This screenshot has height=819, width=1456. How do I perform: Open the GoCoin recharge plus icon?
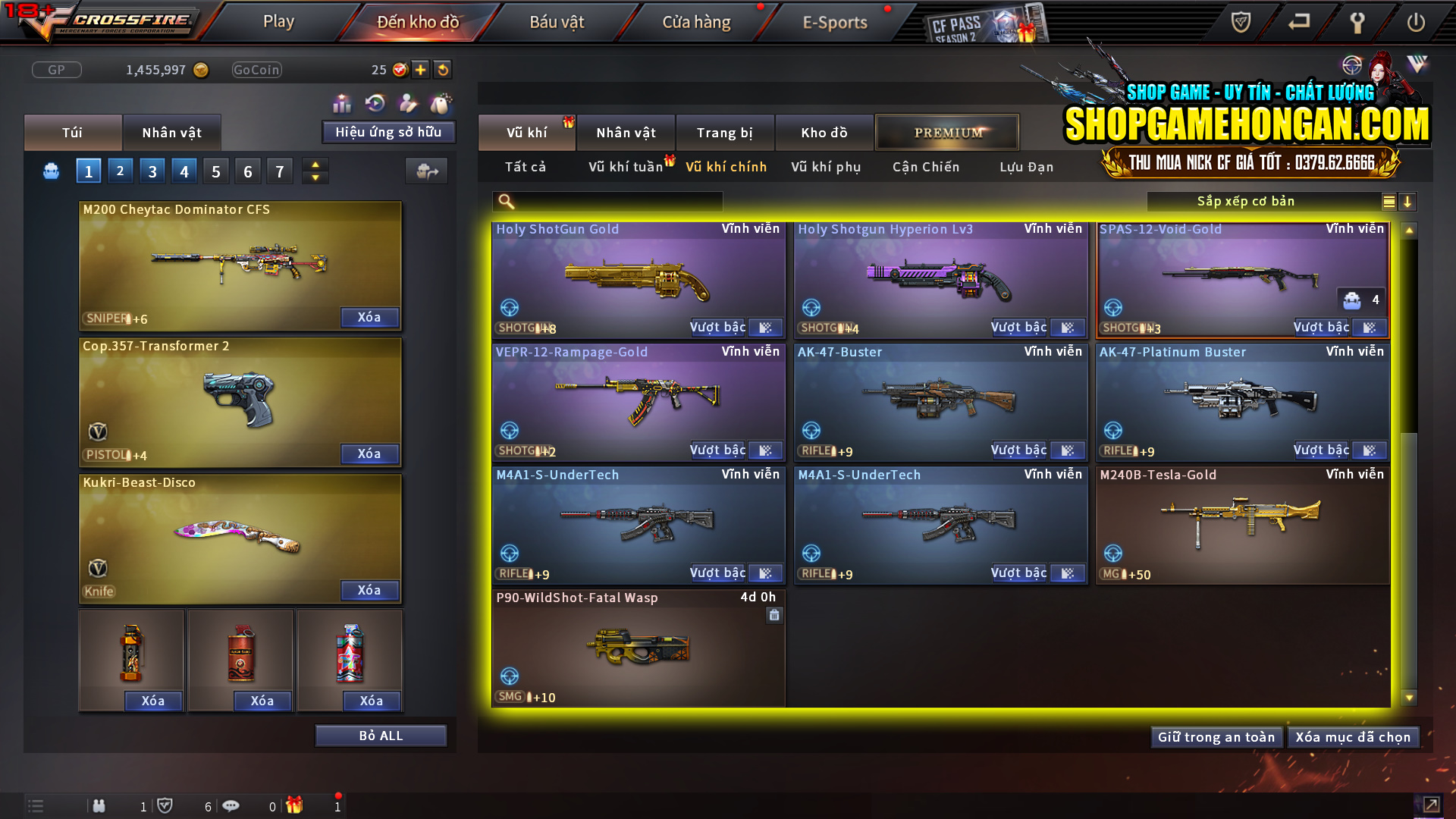pyautogui.click(x=419, y=70)
